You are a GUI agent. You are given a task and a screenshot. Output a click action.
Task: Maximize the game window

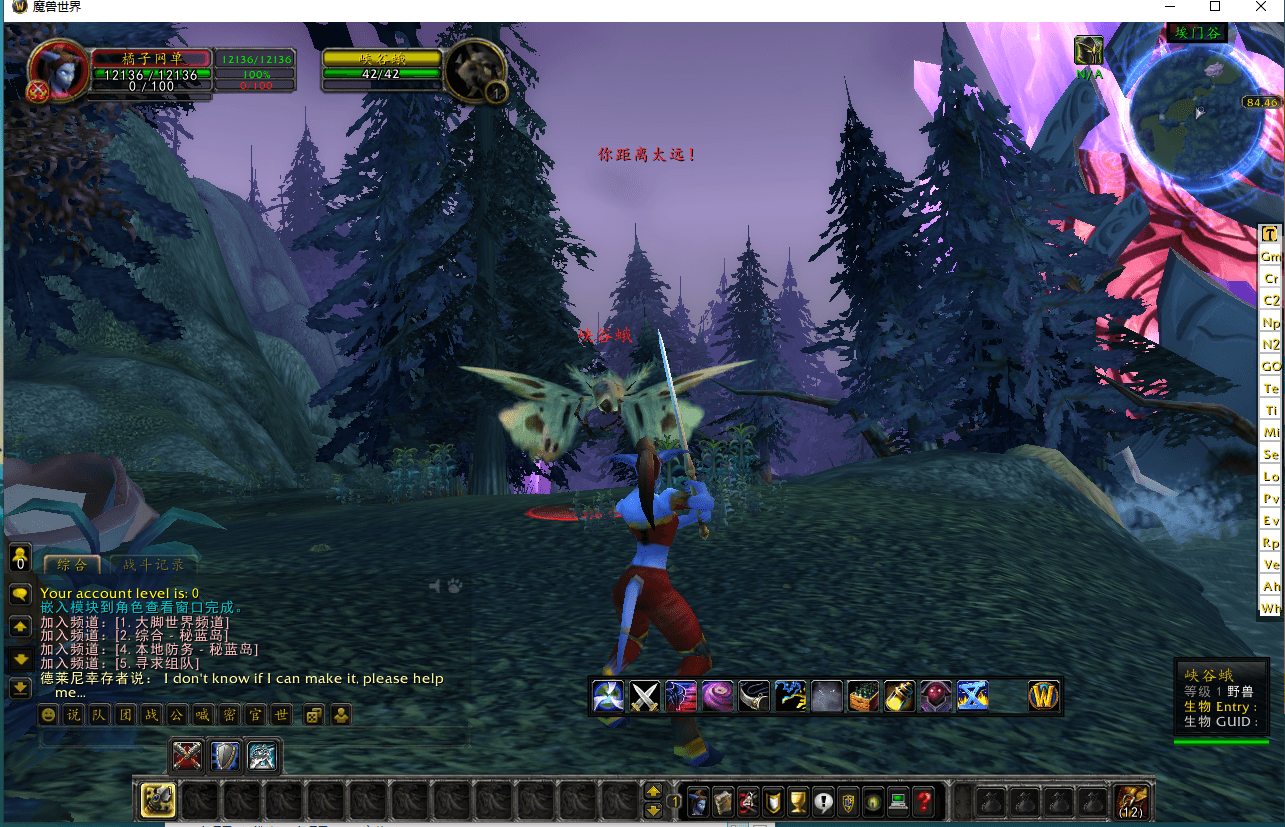click(x=1215, y=7)
